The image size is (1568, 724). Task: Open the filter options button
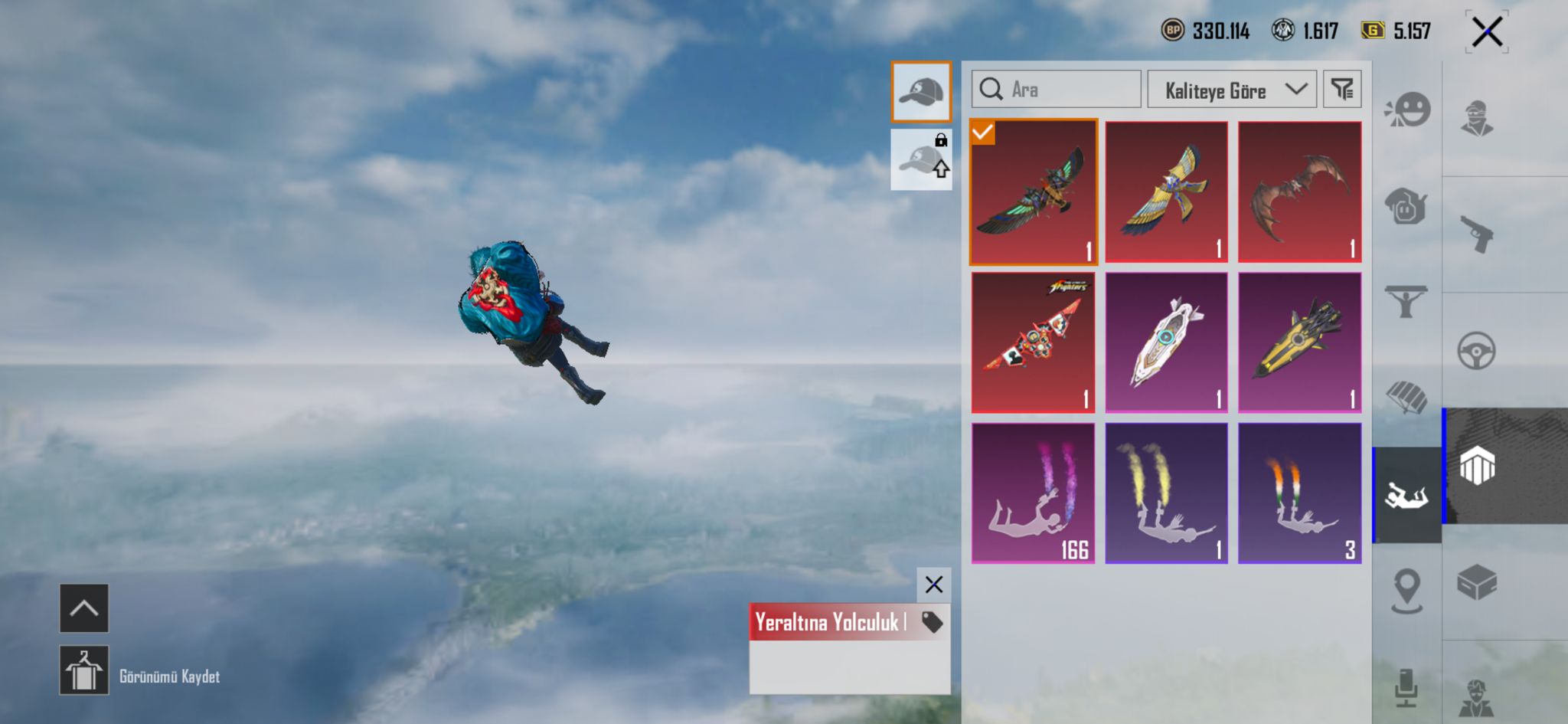[x=1342, y=90]
